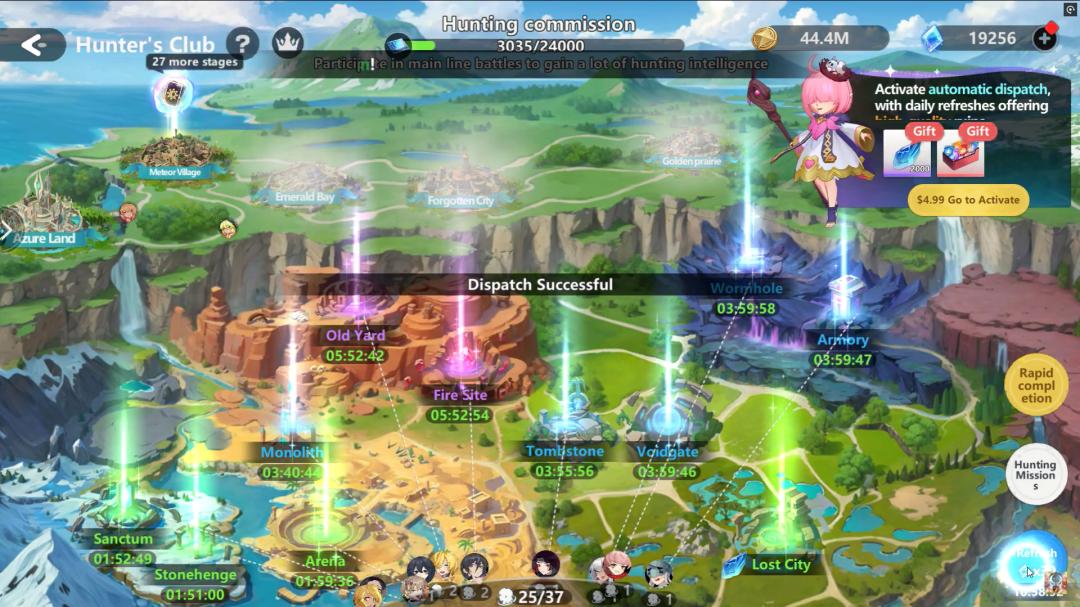Select the Fire Site location
1080x607 pixels.
(x=460, y=394)
